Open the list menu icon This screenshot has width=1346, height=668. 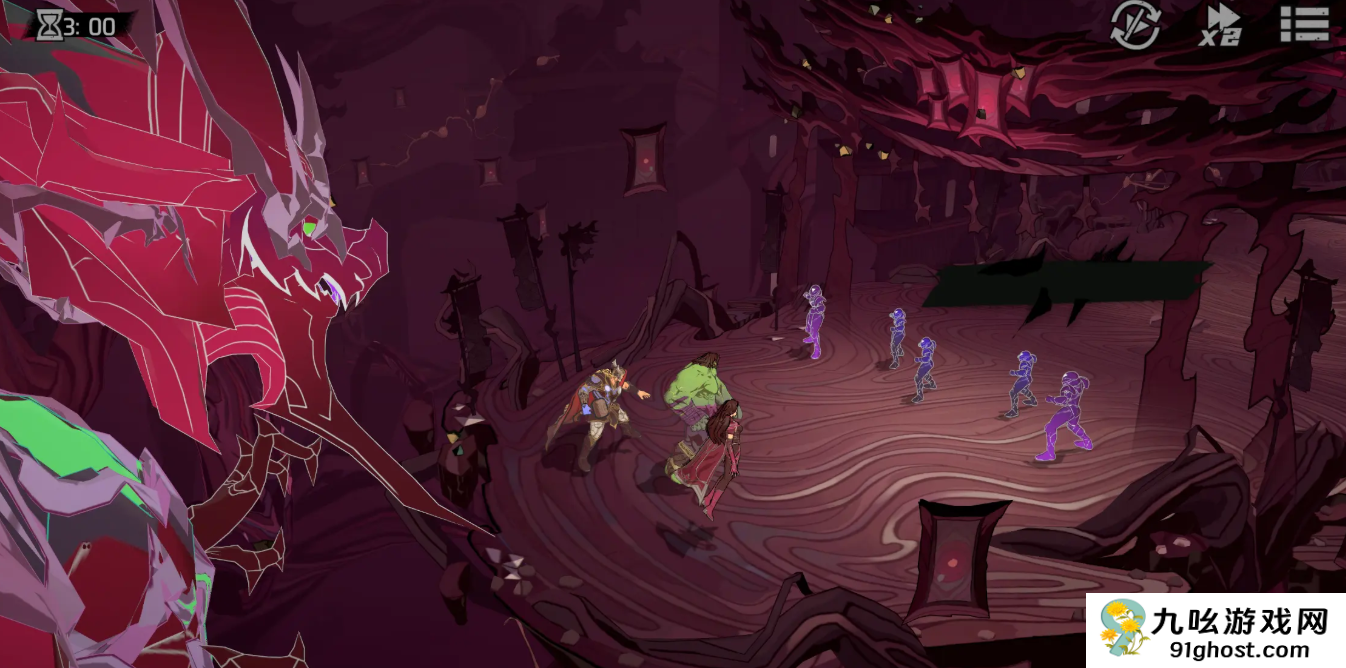[1304, 24]
